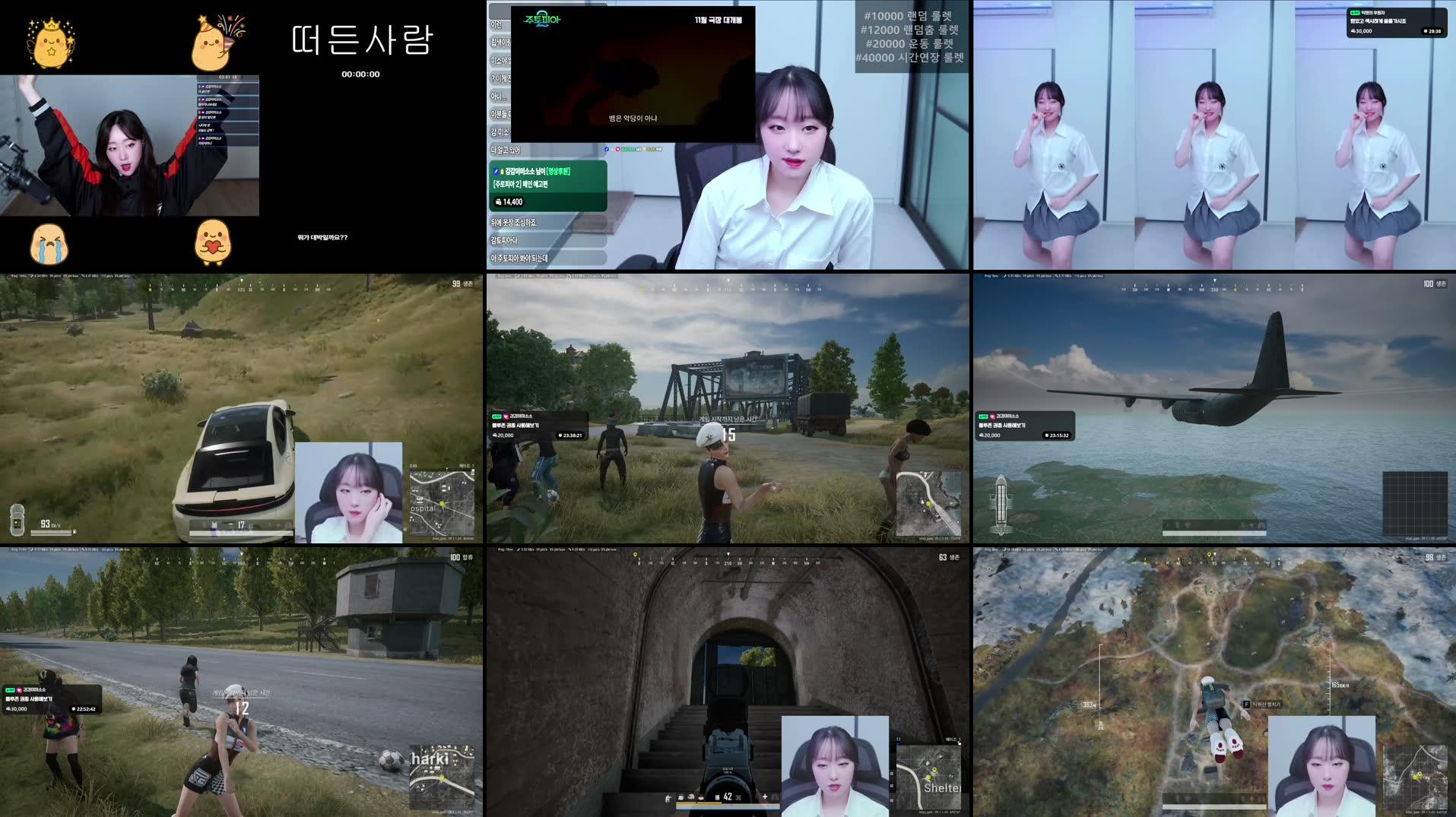Click the crying potato emoji below the webcam
Viewport: 1456px width, 817px height.
click(49, 243)
